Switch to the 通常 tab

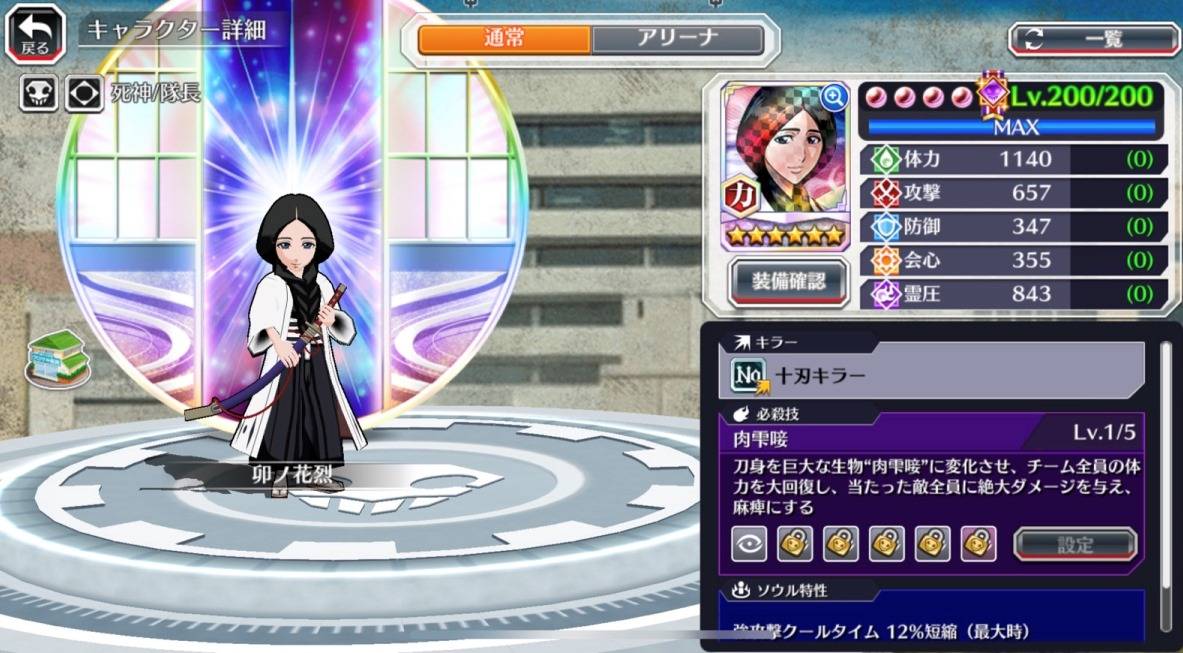[x=504, y=40]
